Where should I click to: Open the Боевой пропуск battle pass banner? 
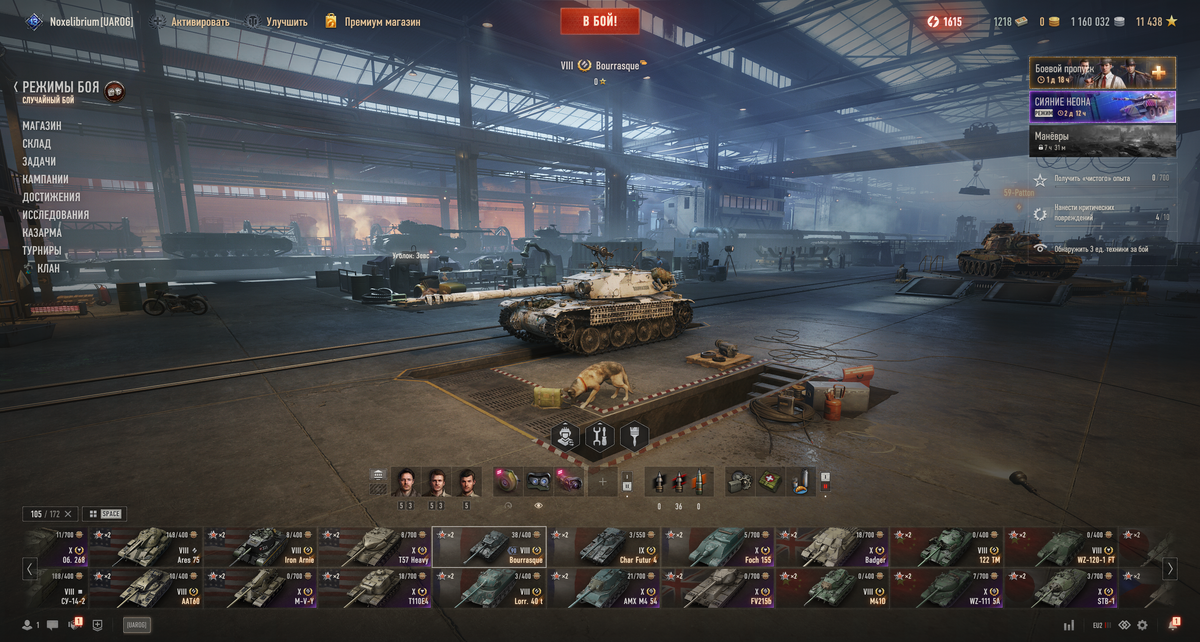pos(1102,73)
